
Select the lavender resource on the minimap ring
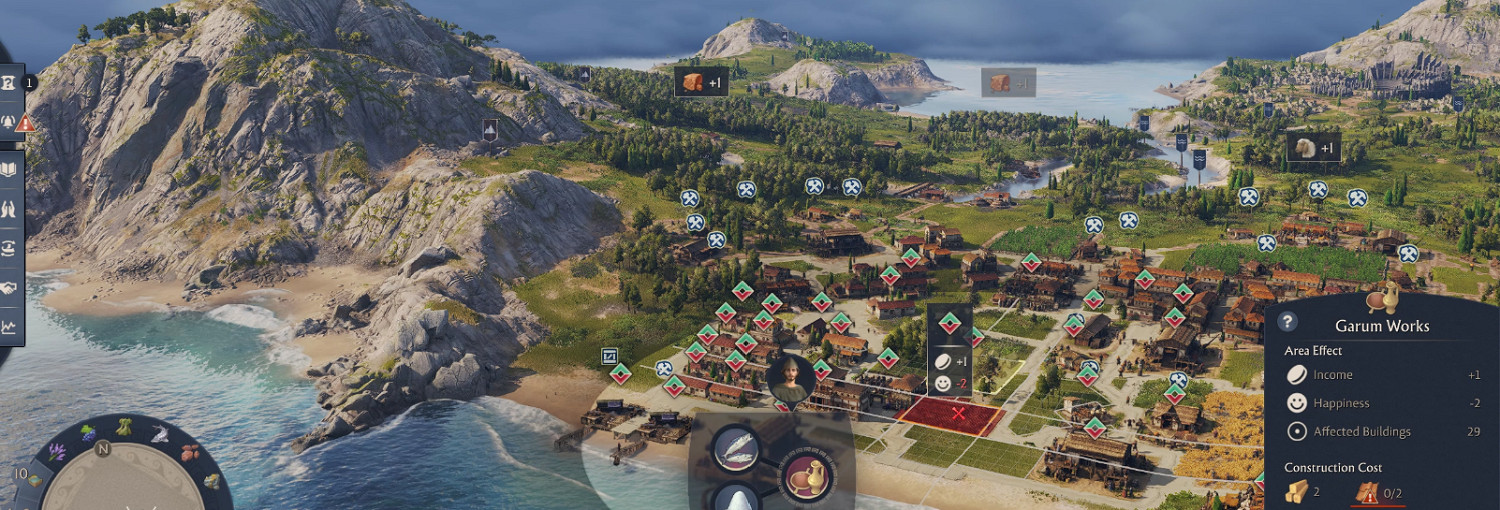tap(57, 452)
